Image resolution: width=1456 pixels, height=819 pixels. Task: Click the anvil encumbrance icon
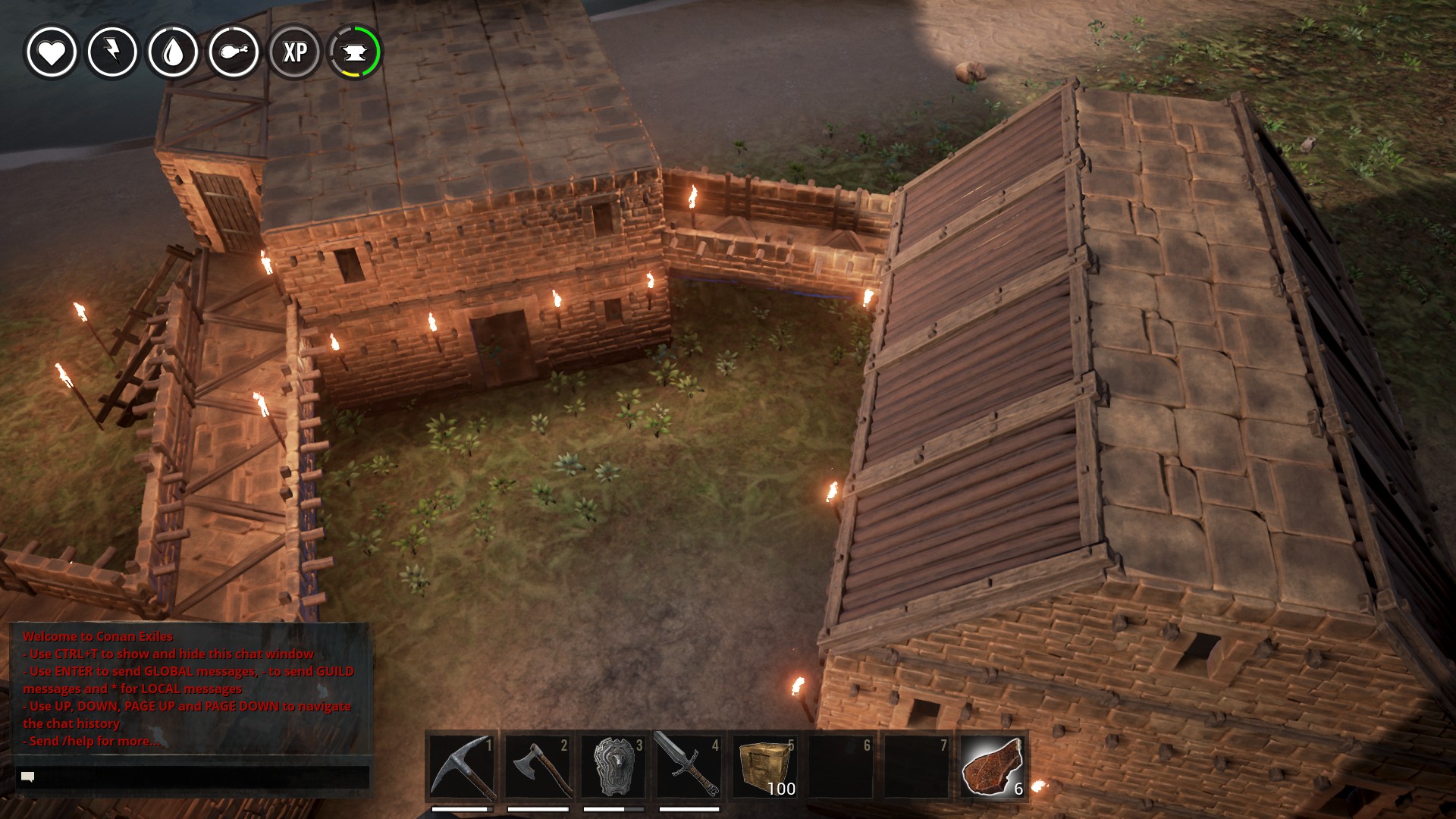coord(355,52)
